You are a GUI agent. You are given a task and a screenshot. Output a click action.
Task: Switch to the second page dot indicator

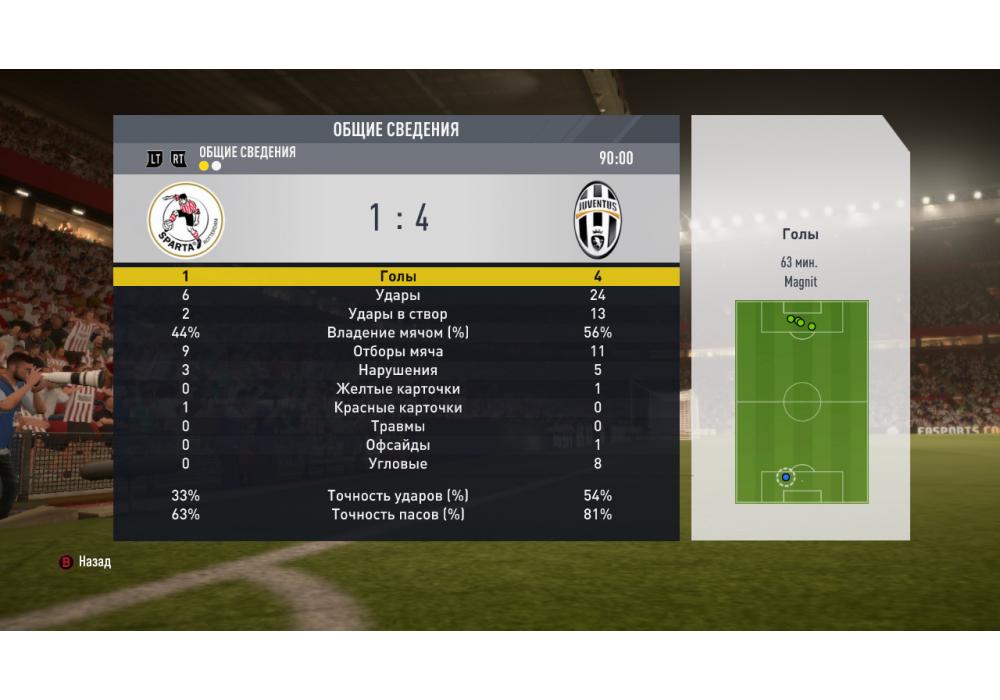click(216, 166)
